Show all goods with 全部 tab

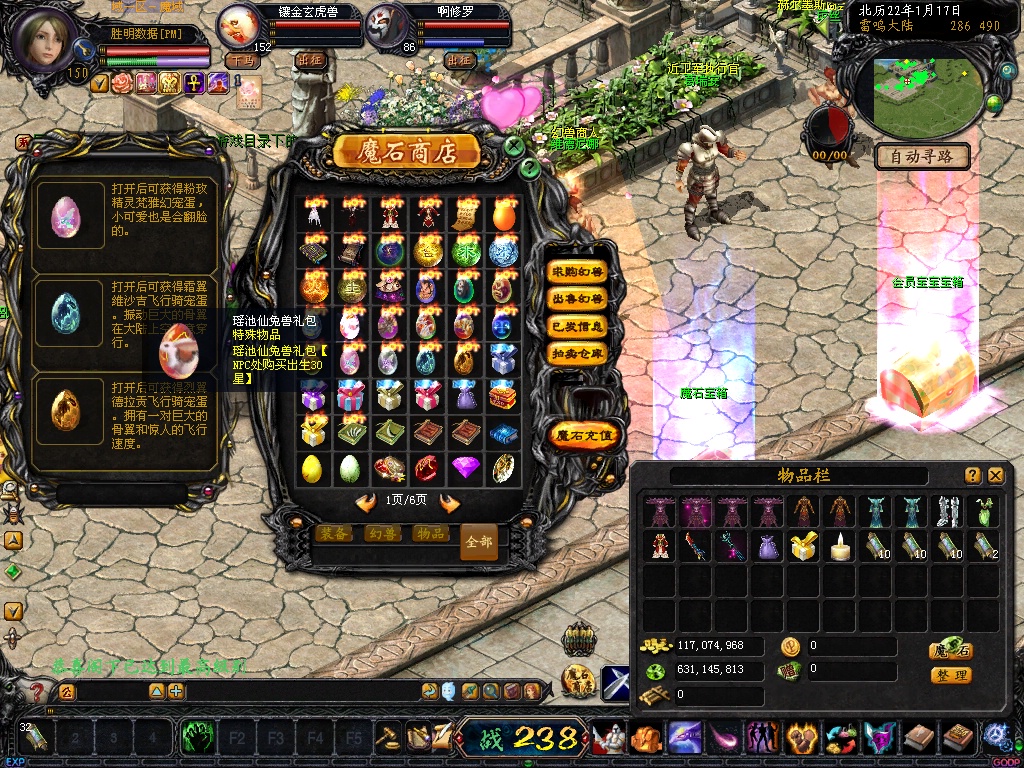click(x=479, y=541)
